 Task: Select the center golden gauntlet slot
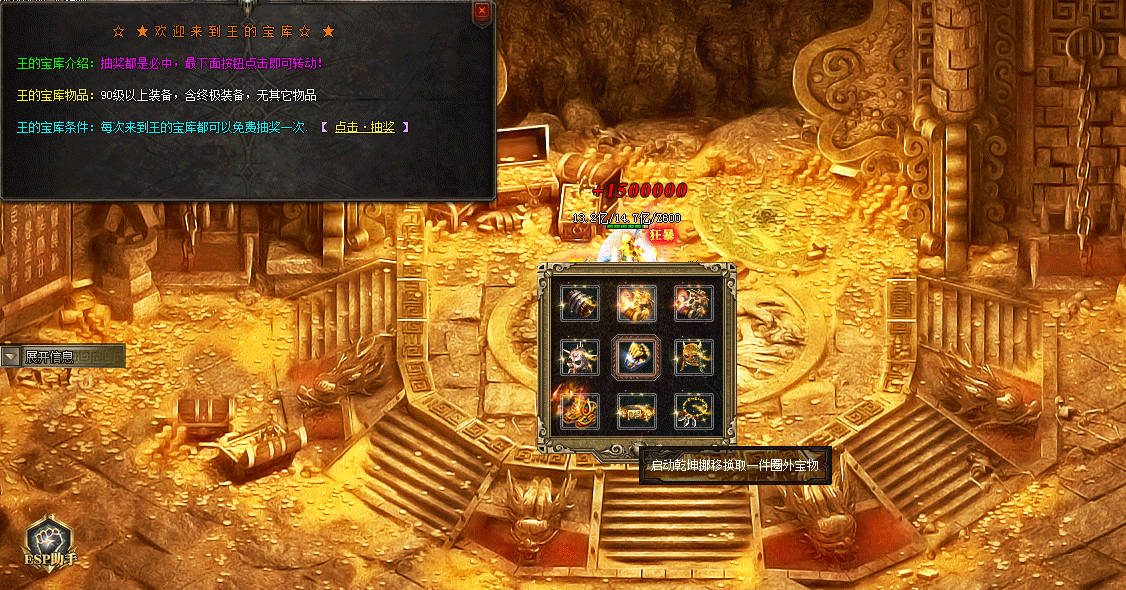point(636,356)
